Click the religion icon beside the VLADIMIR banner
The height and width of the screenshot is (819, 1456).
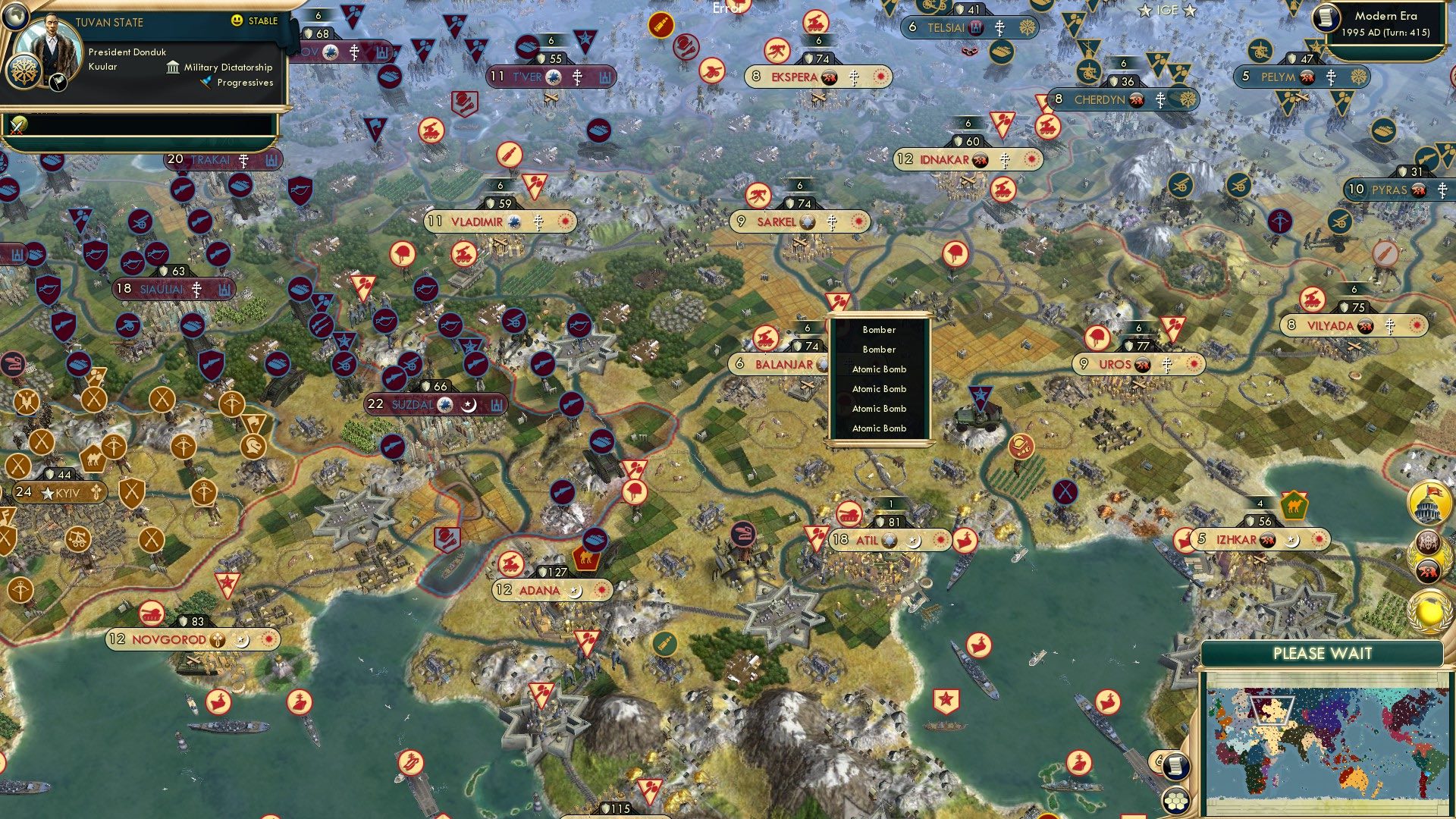point(538,221)
